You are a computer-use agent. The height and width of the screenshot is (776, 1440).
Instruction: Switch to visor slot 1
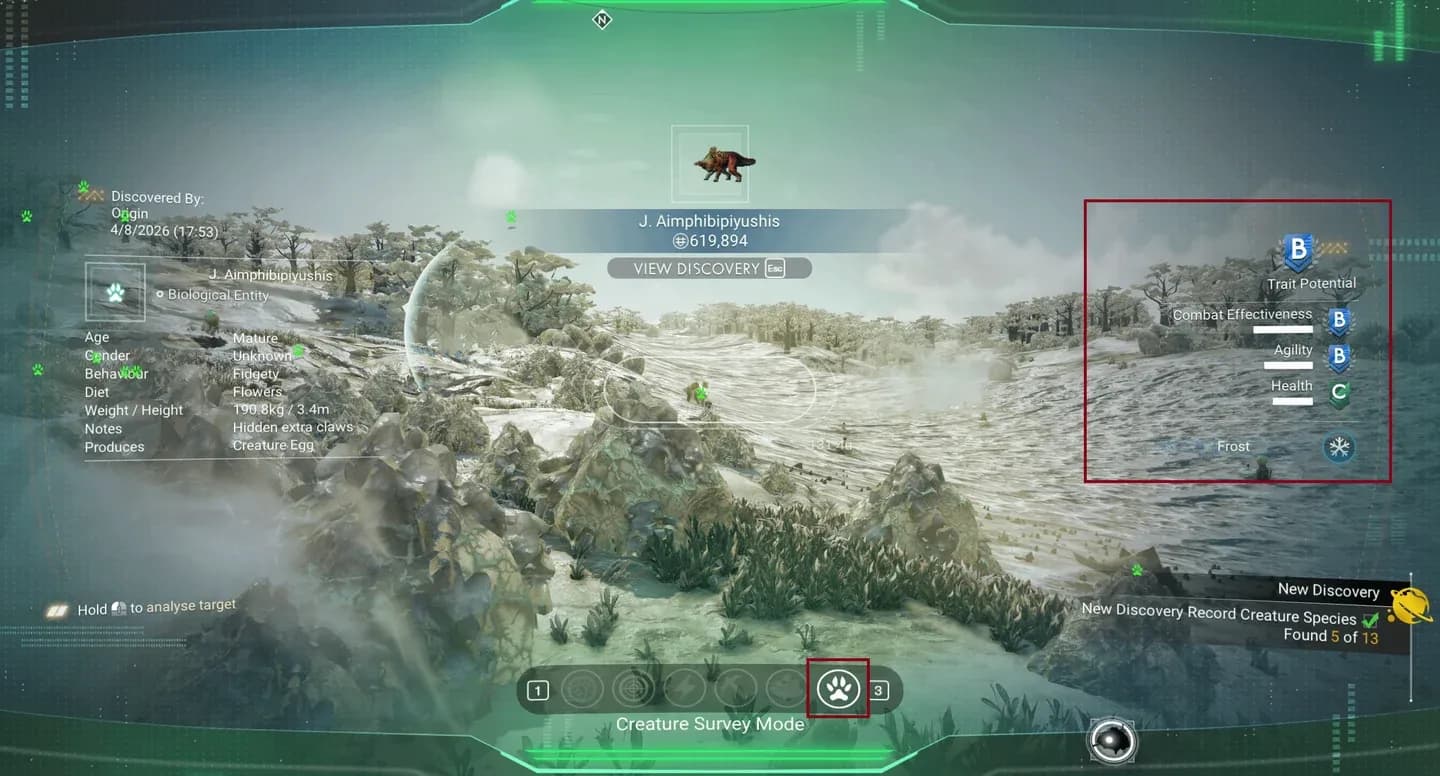[538, 689]
